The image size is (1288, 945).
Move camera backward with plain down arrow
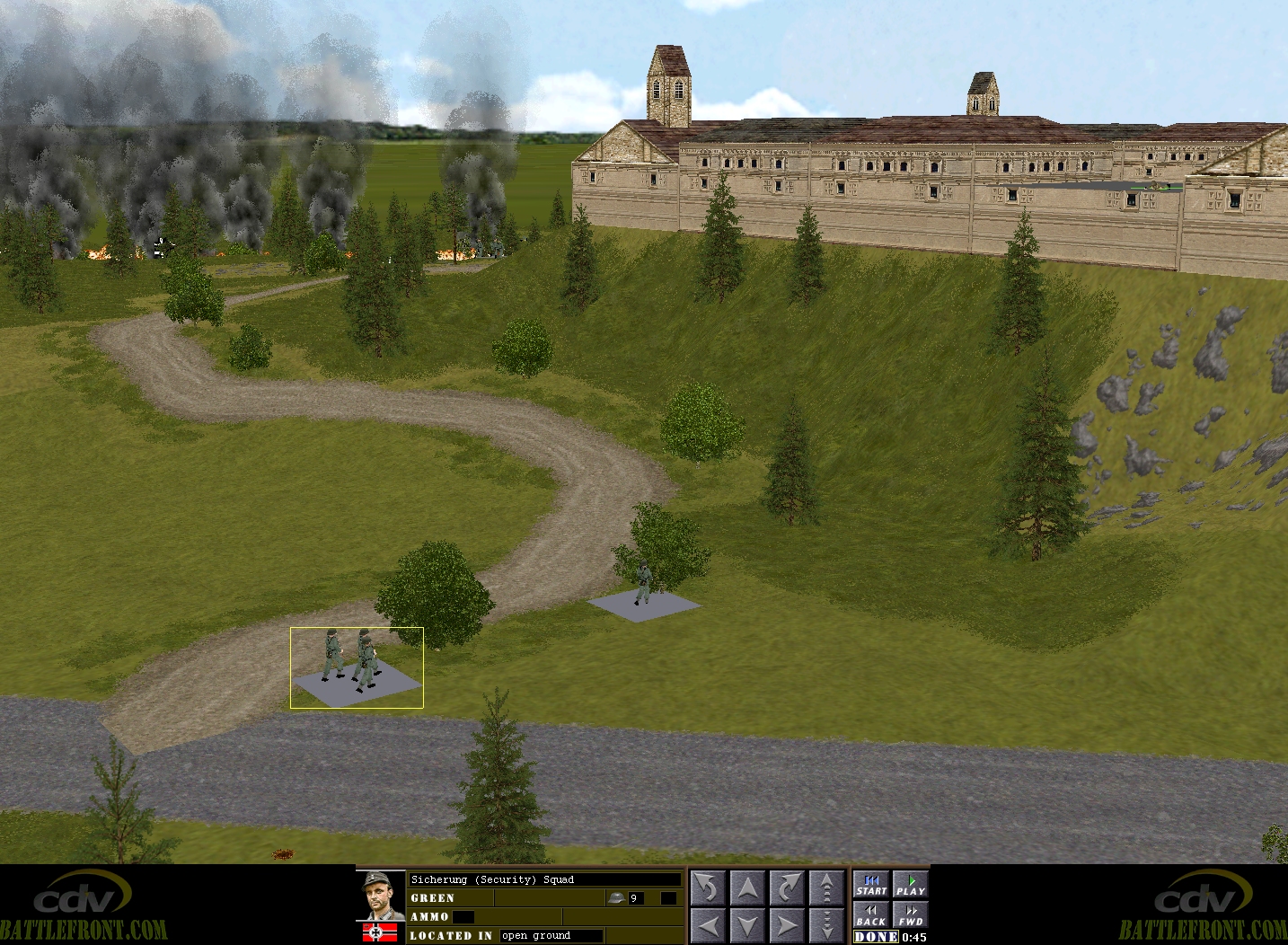click(x=747, y=925)
